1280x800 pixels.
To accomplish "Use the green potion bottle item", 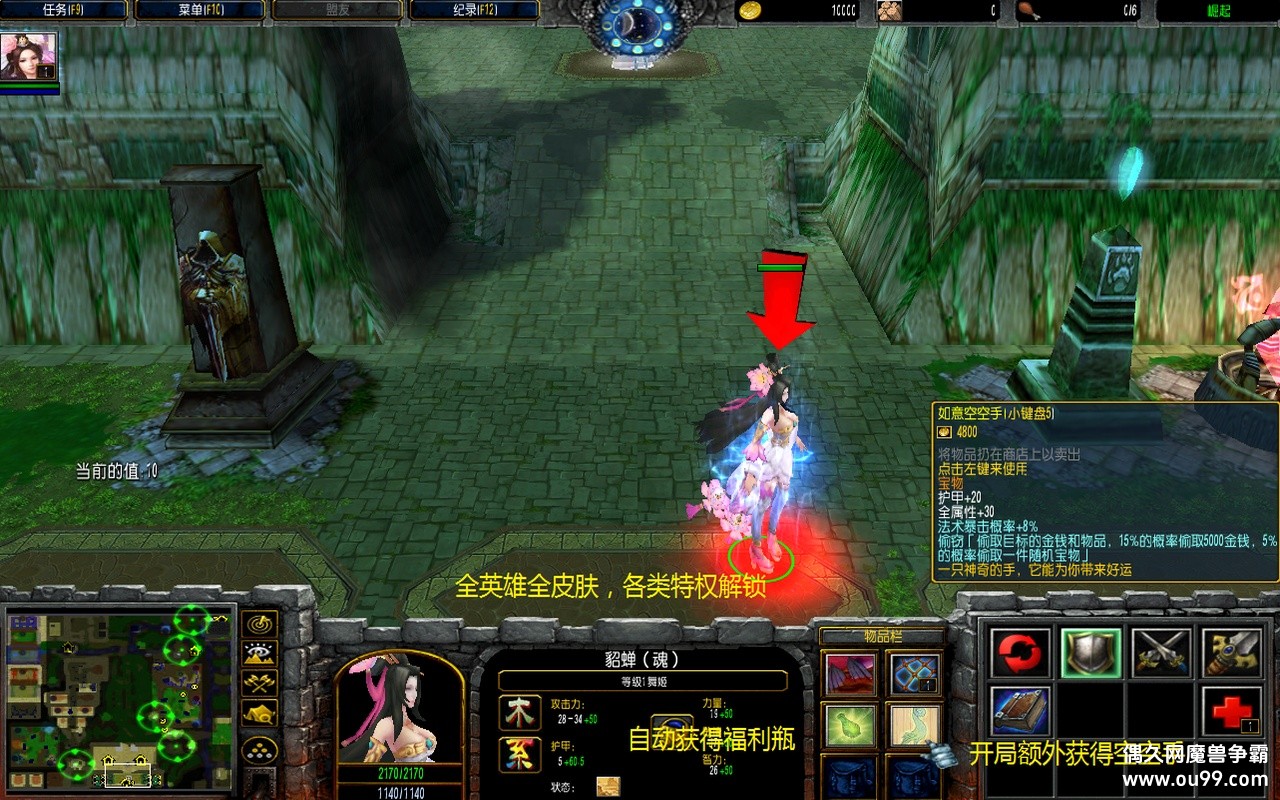I will point(850,725).
